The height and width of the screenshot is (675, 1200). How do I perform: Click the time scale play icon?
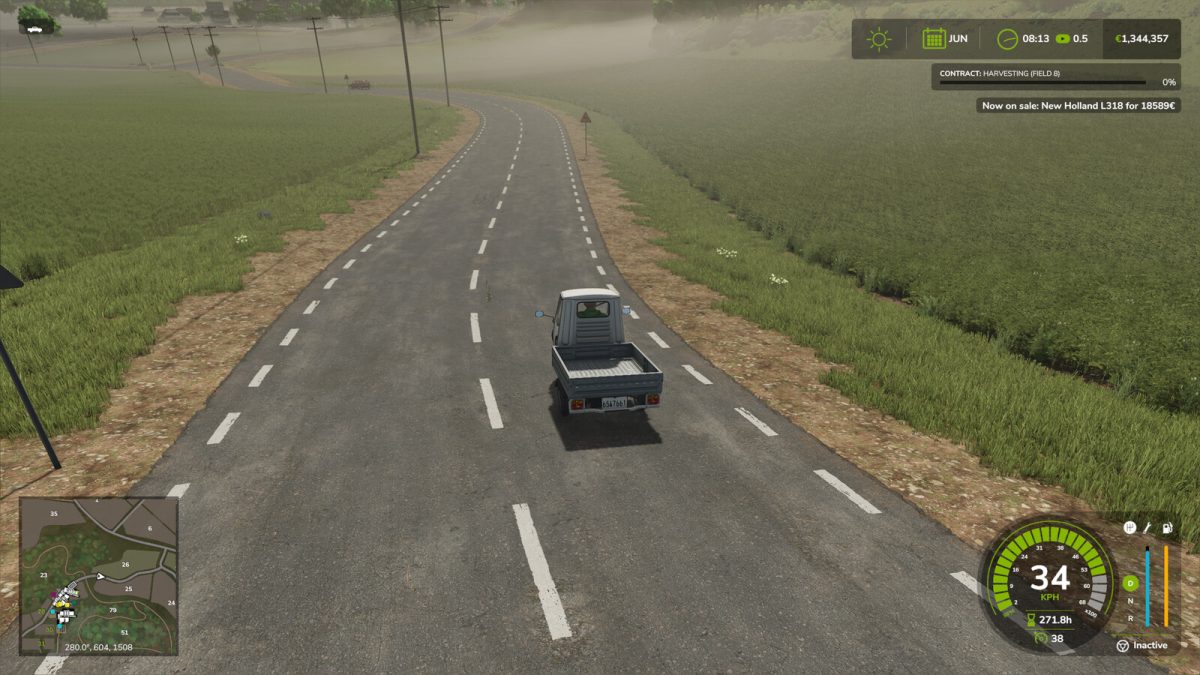pos(1062,39)
